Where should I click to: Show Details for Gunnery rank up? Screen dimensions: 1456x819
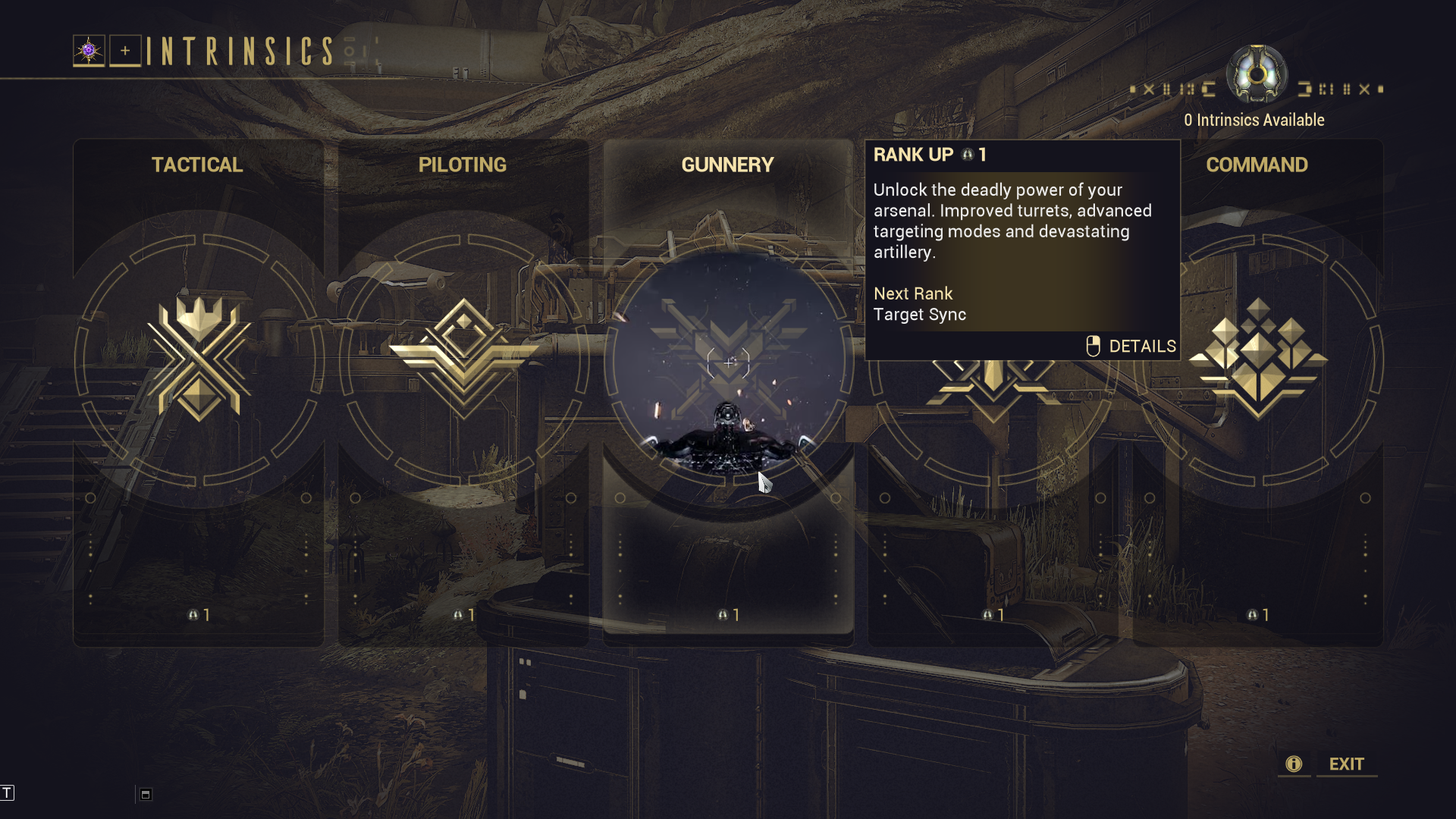coord(1131,347)
